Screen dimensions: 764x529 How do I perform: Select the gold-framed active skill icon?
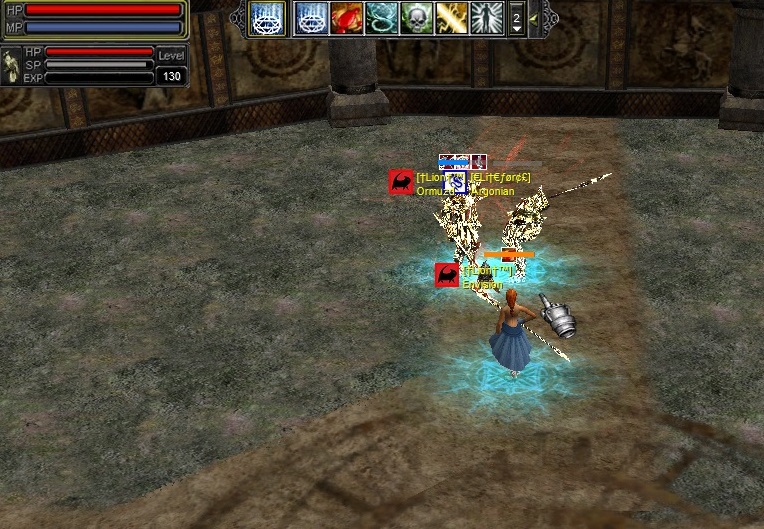[x=267, y=18]
